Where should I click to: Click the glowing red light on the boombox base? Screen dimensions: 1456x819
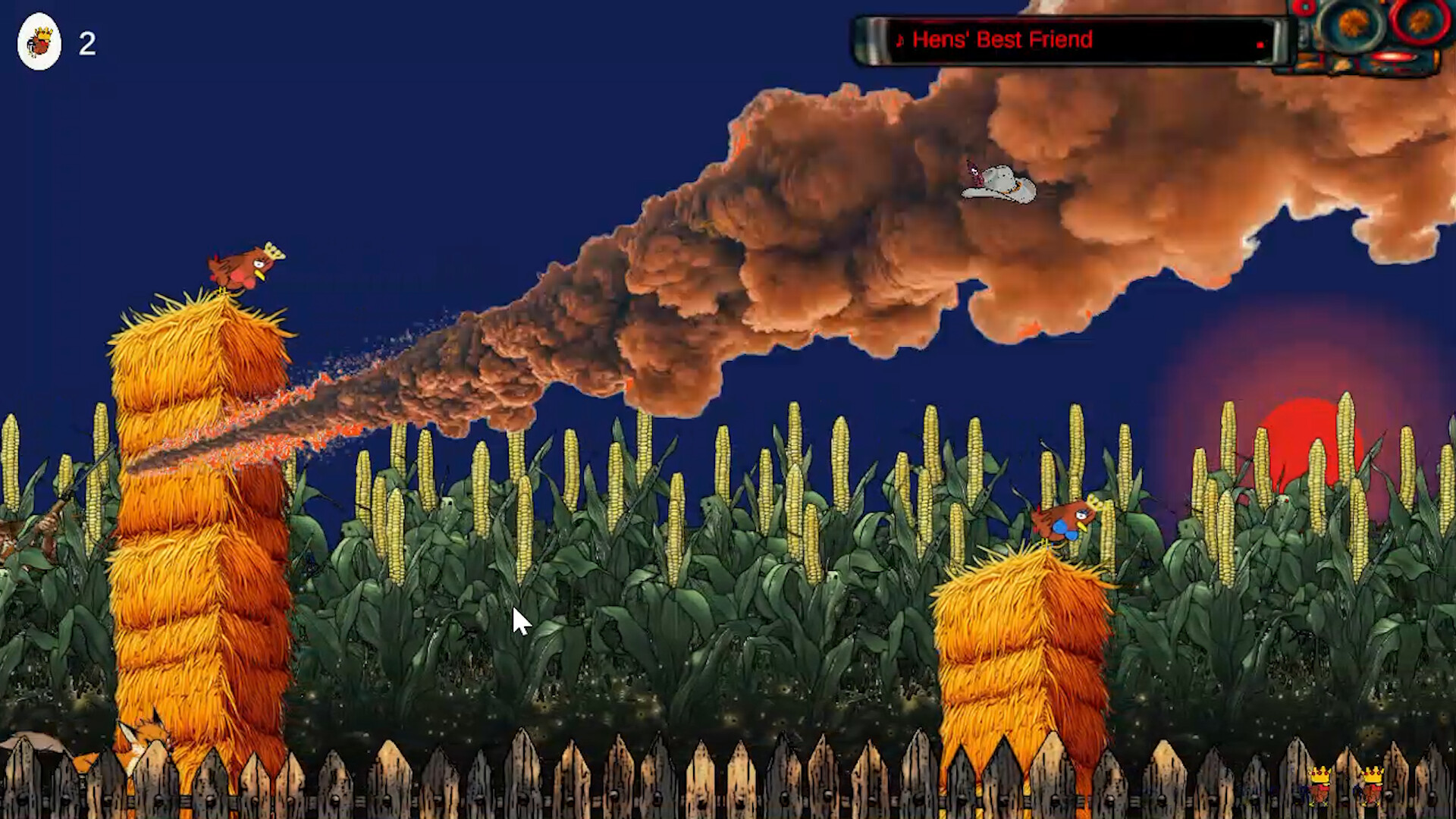pyautogui.click(x=1392, y=57)
